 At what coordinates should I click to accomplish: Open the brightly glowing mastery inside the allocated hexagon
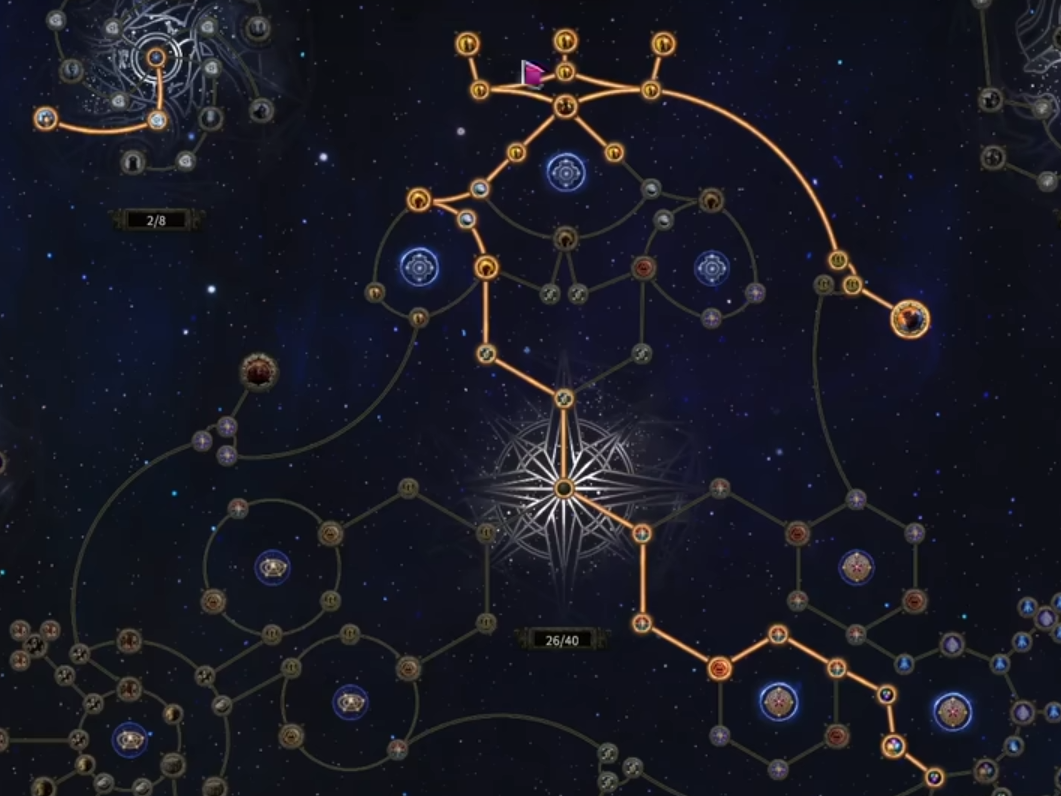pos(778,702)
